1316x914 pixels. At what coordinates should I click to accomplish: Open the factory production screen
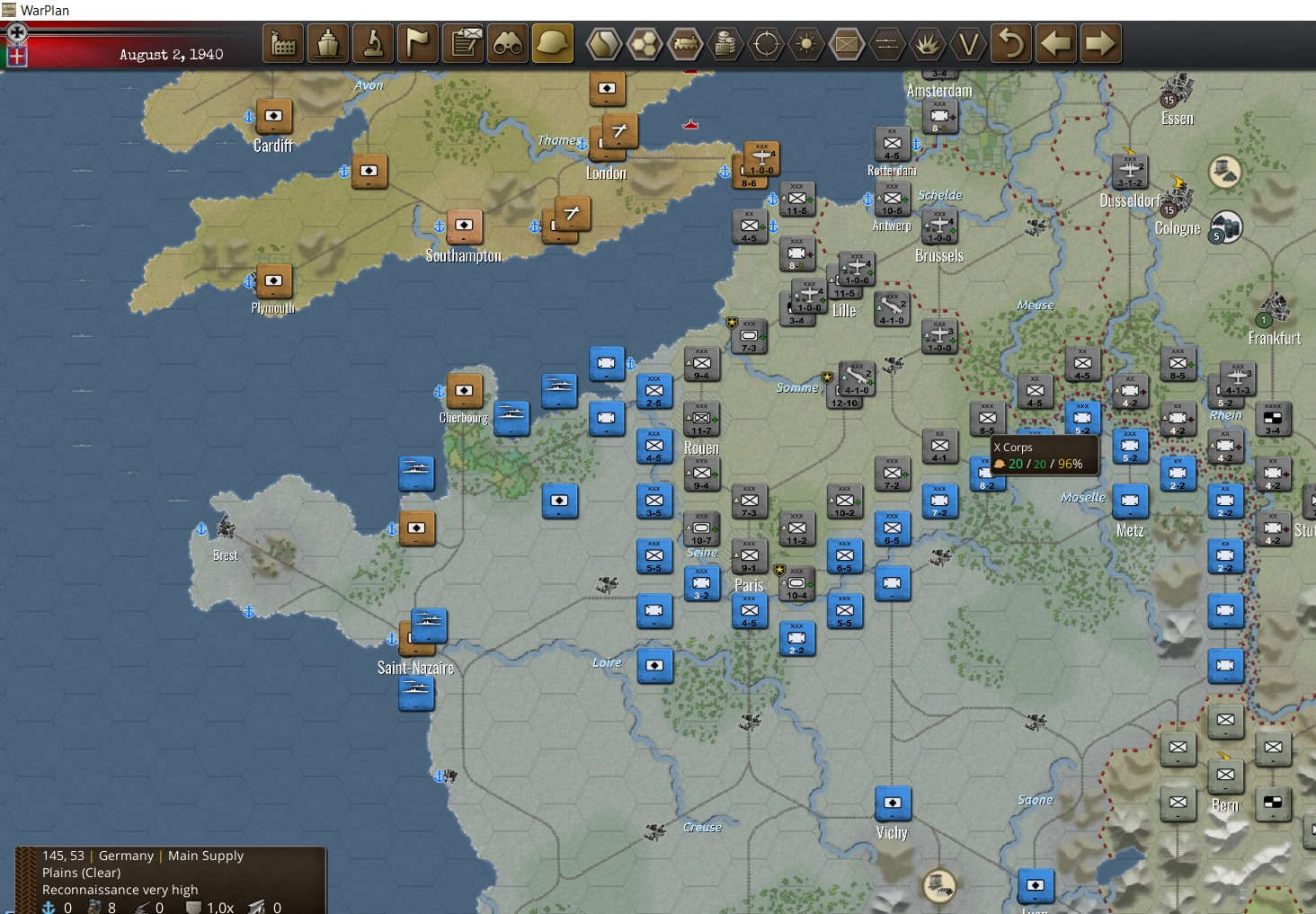point(283,43)
